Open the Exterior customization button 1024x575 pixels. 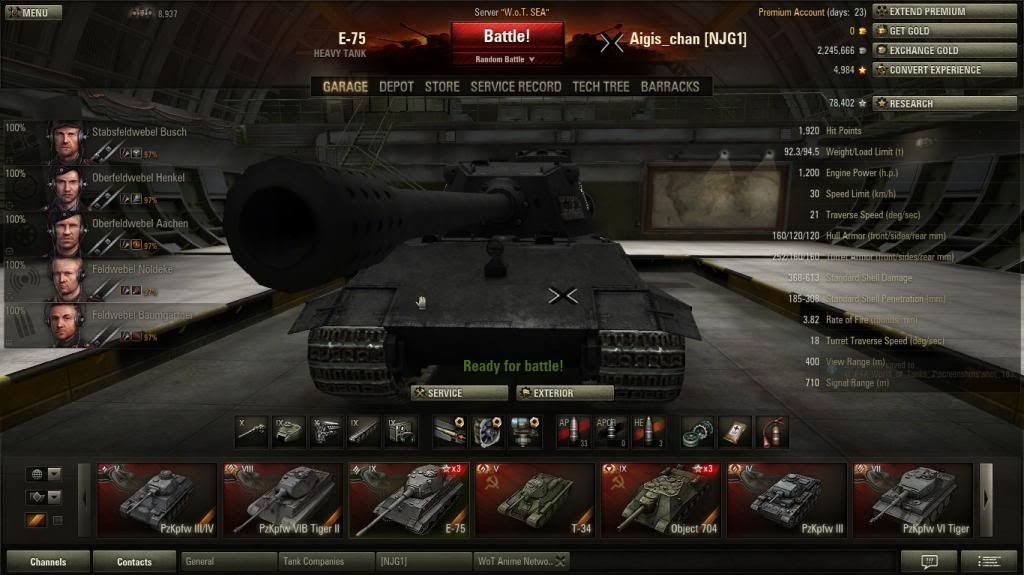[x=564, y=393]
